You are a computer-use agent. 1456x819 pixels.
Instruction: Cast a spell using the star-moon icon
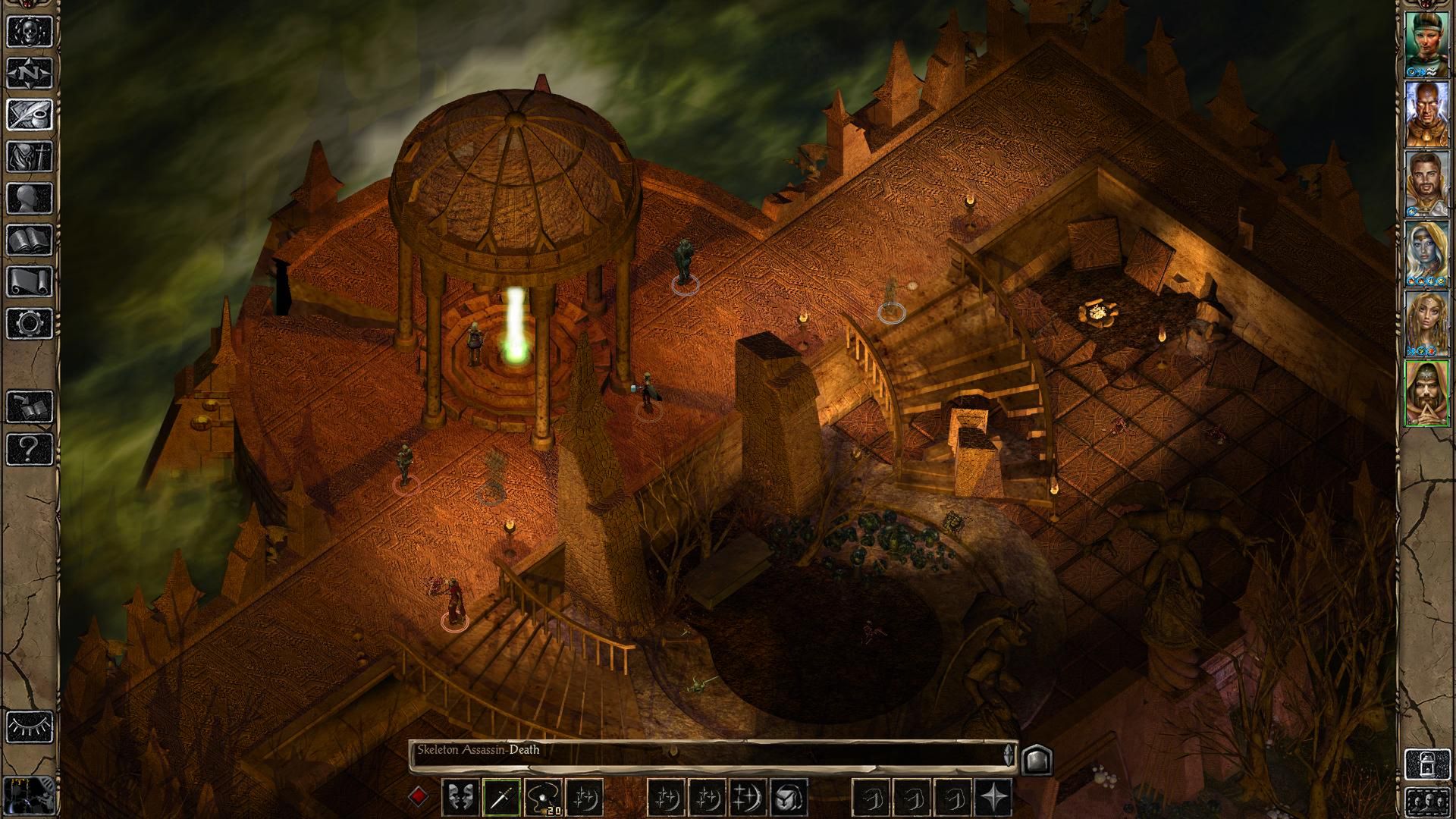pos(584,797)
